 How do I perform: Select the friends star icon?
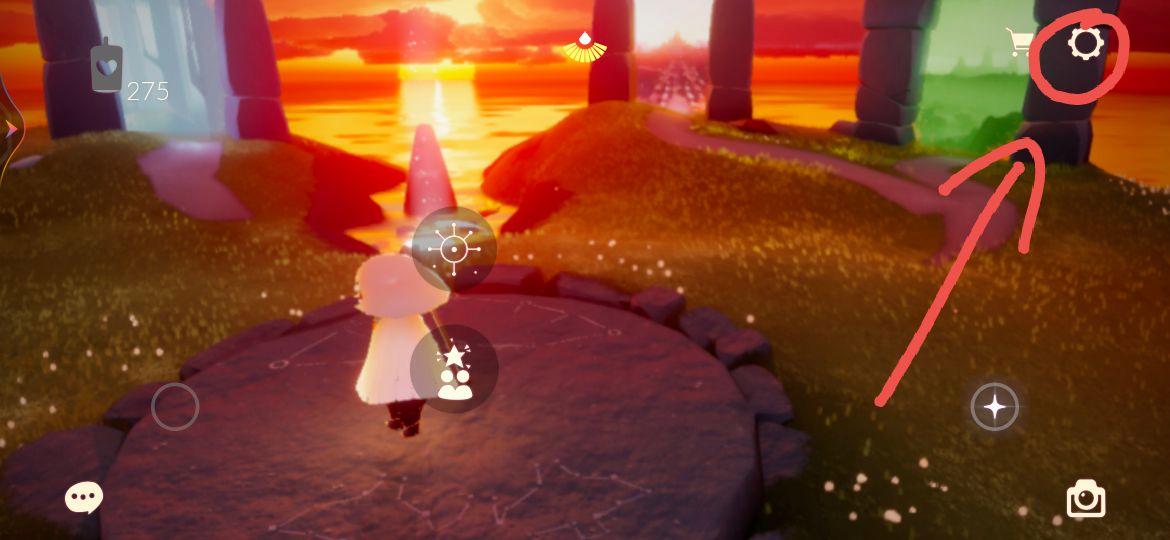coord(454,370)
